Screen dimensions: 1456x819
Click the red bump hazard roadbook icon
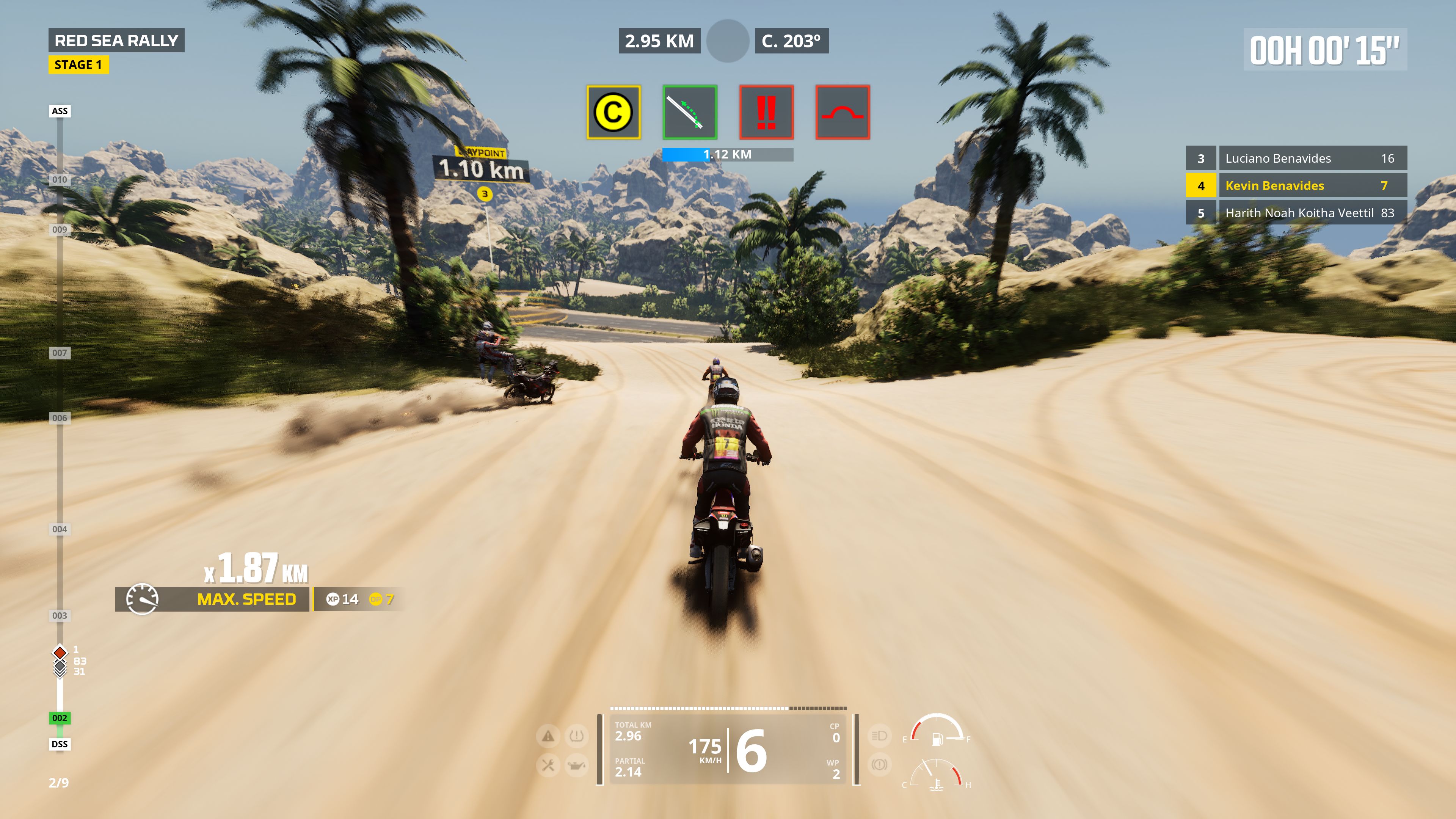(842, 112)
